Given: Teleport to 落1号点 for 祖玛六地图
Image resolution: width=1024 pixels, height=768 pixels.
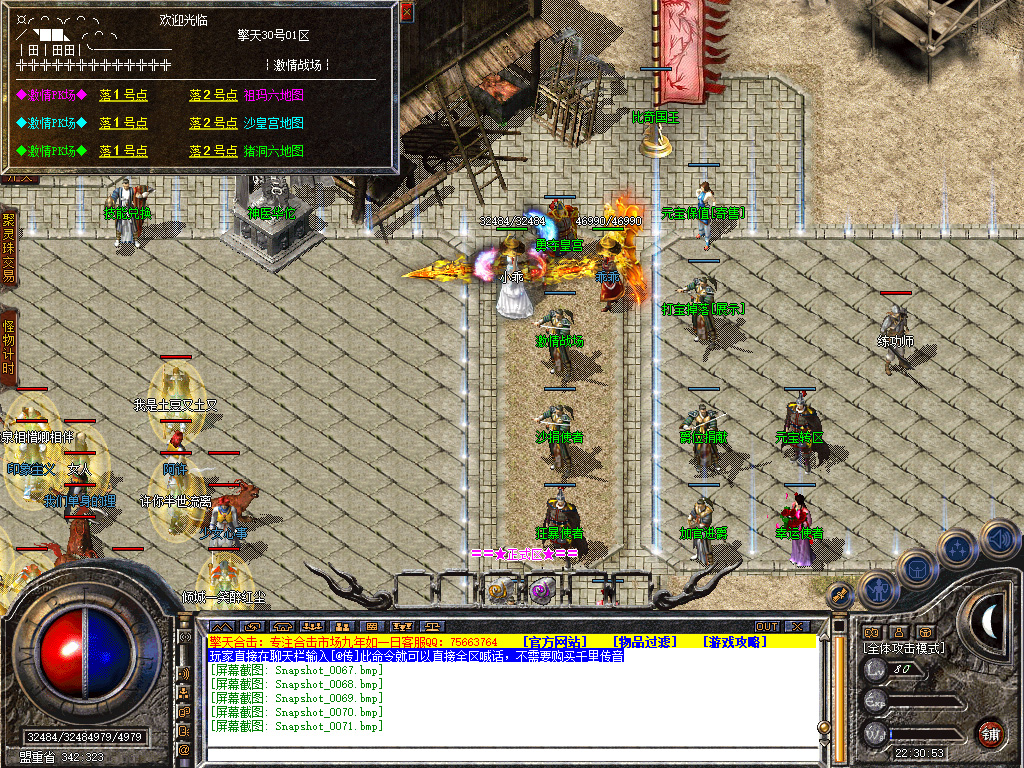Looking at the screenshot, I should pyautogui.click(x=123, y=95).
